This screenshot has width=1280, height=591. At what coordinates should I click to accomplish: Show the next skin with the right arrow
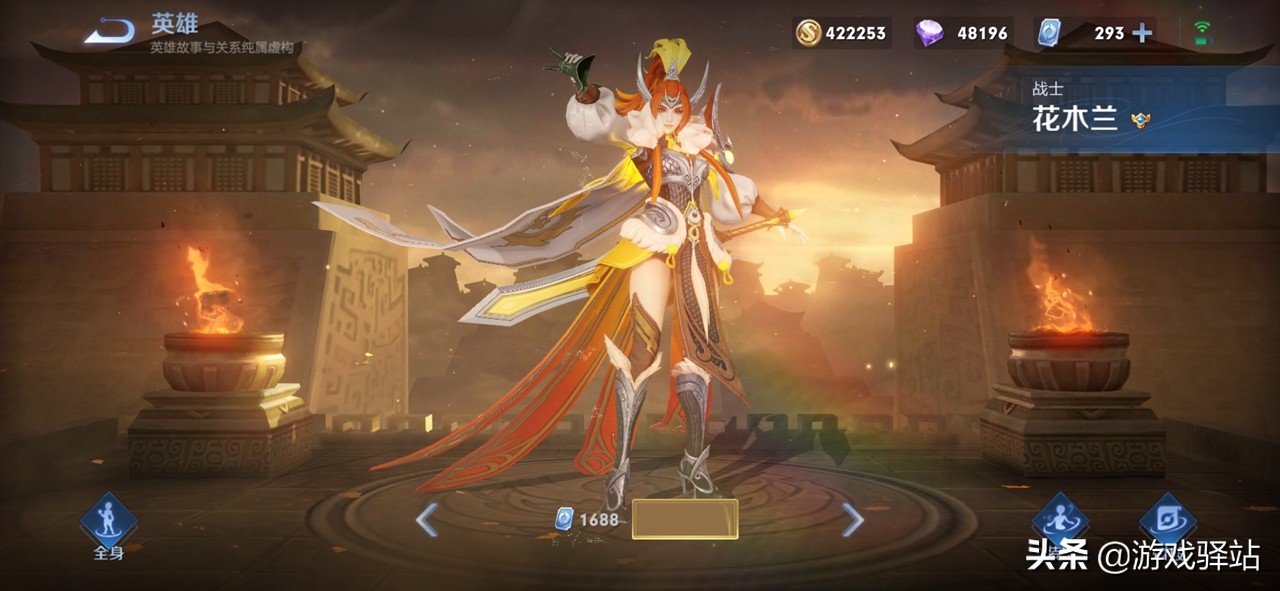pyautogui.click(x=852, y=519)
